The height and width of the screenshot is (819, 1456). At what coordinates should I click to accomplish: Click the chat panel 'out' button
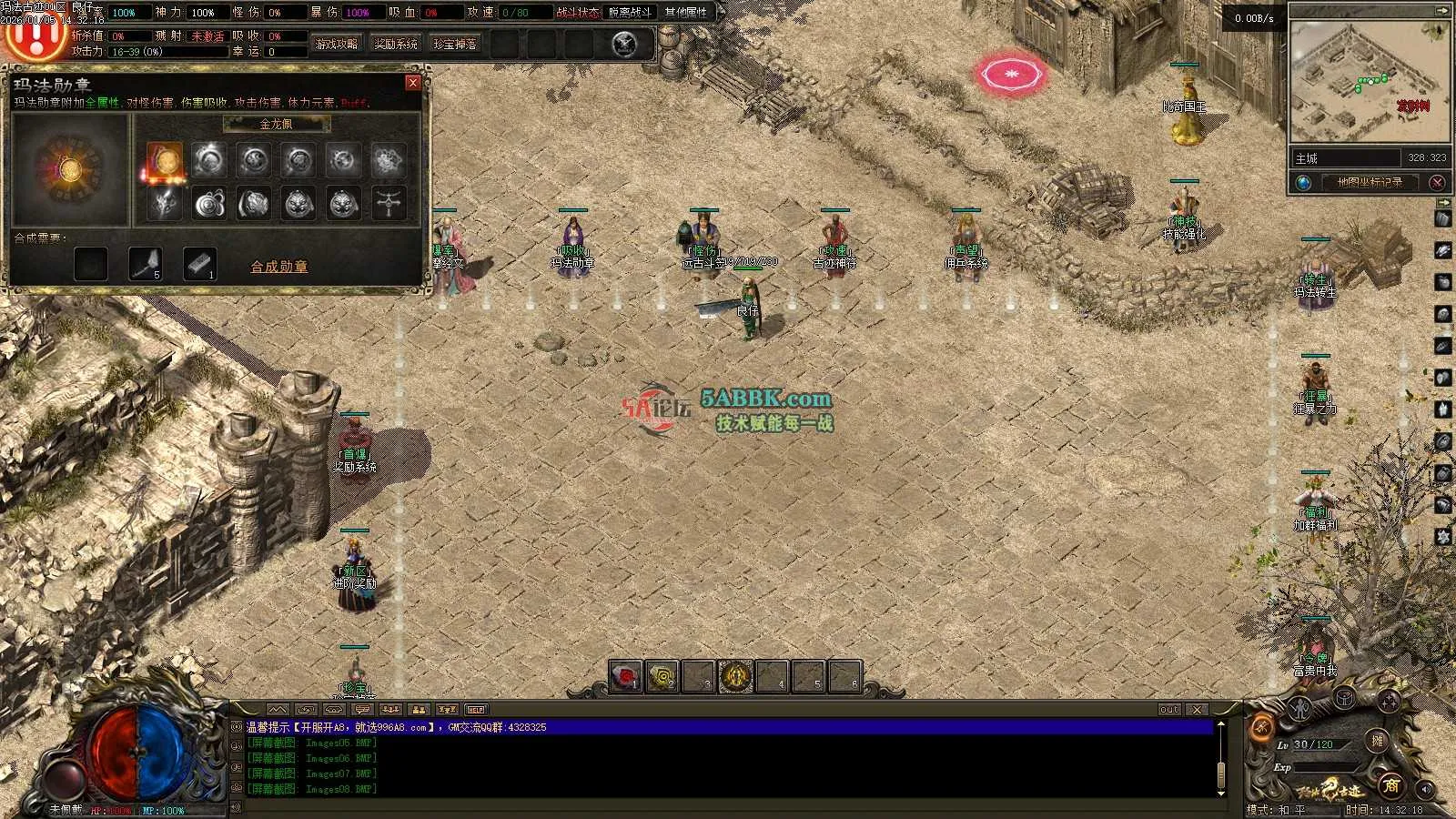(1169, 709)
